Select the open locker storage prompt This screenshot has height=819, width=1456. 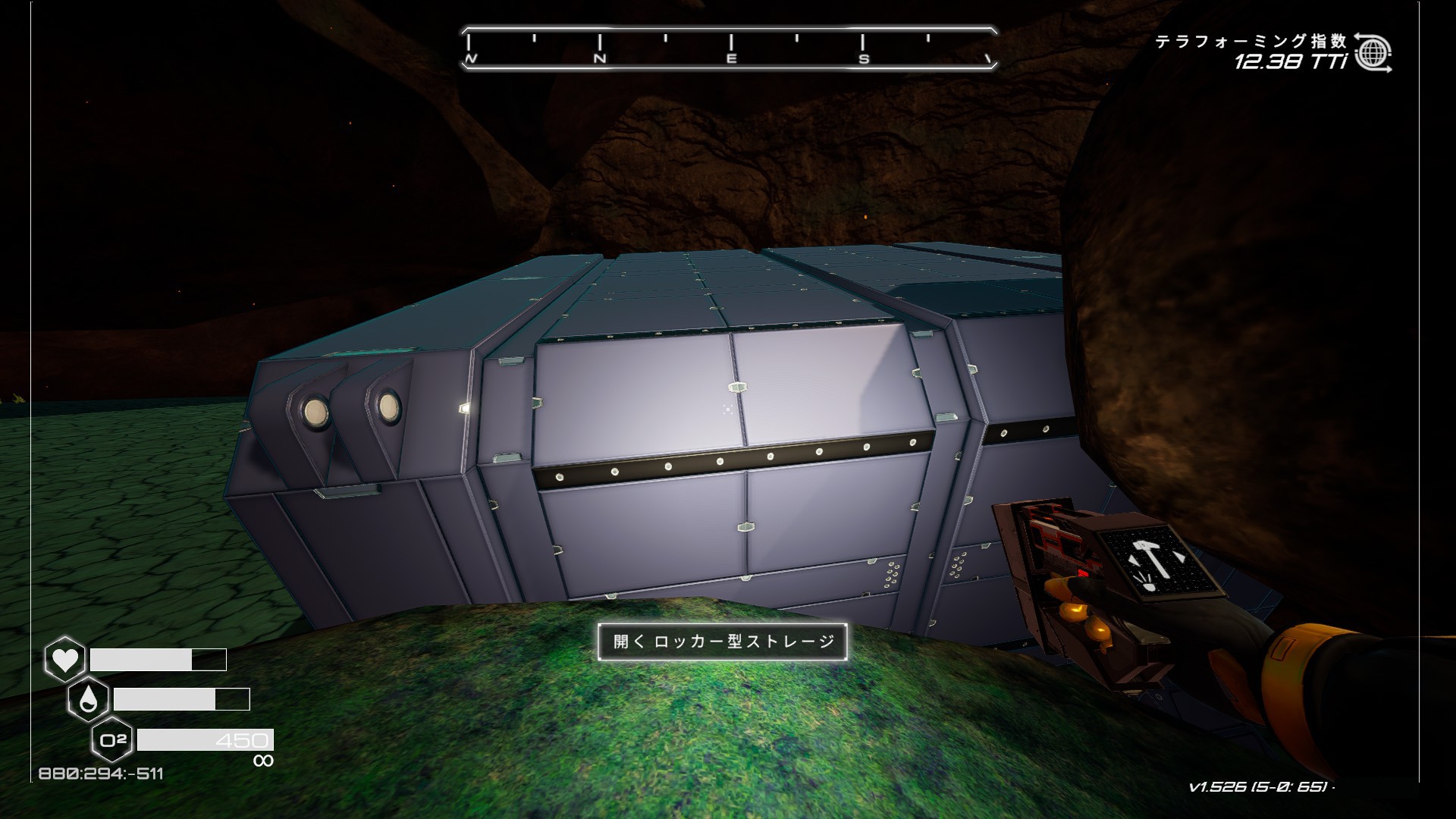click(722, 642)
